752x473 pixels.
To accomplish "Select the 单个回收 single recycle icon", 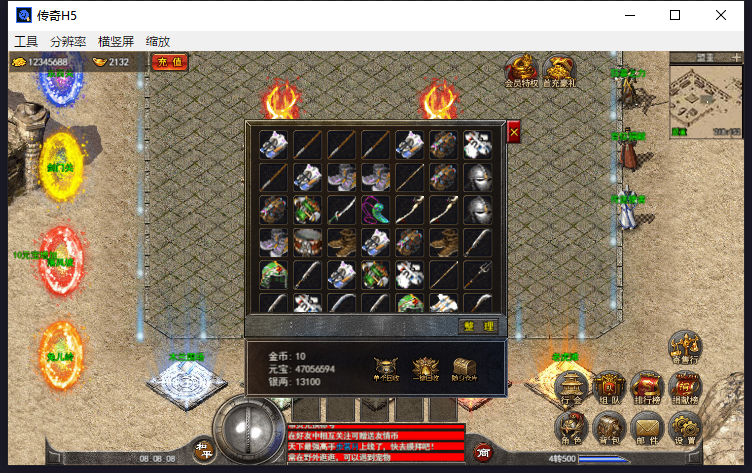I will click(385, 367).
